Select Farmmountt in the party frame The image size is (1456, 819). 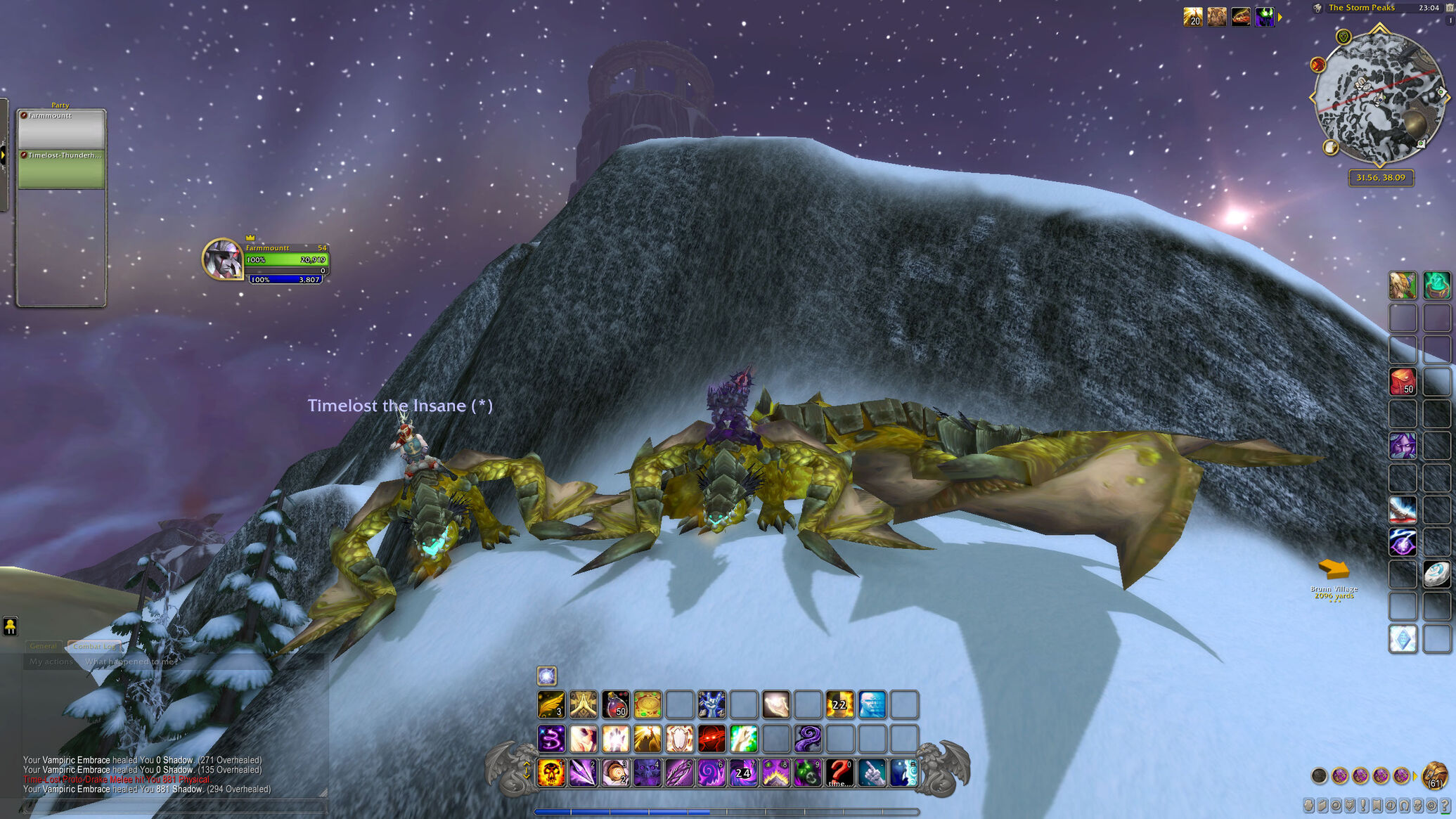[x=62, y=129]
